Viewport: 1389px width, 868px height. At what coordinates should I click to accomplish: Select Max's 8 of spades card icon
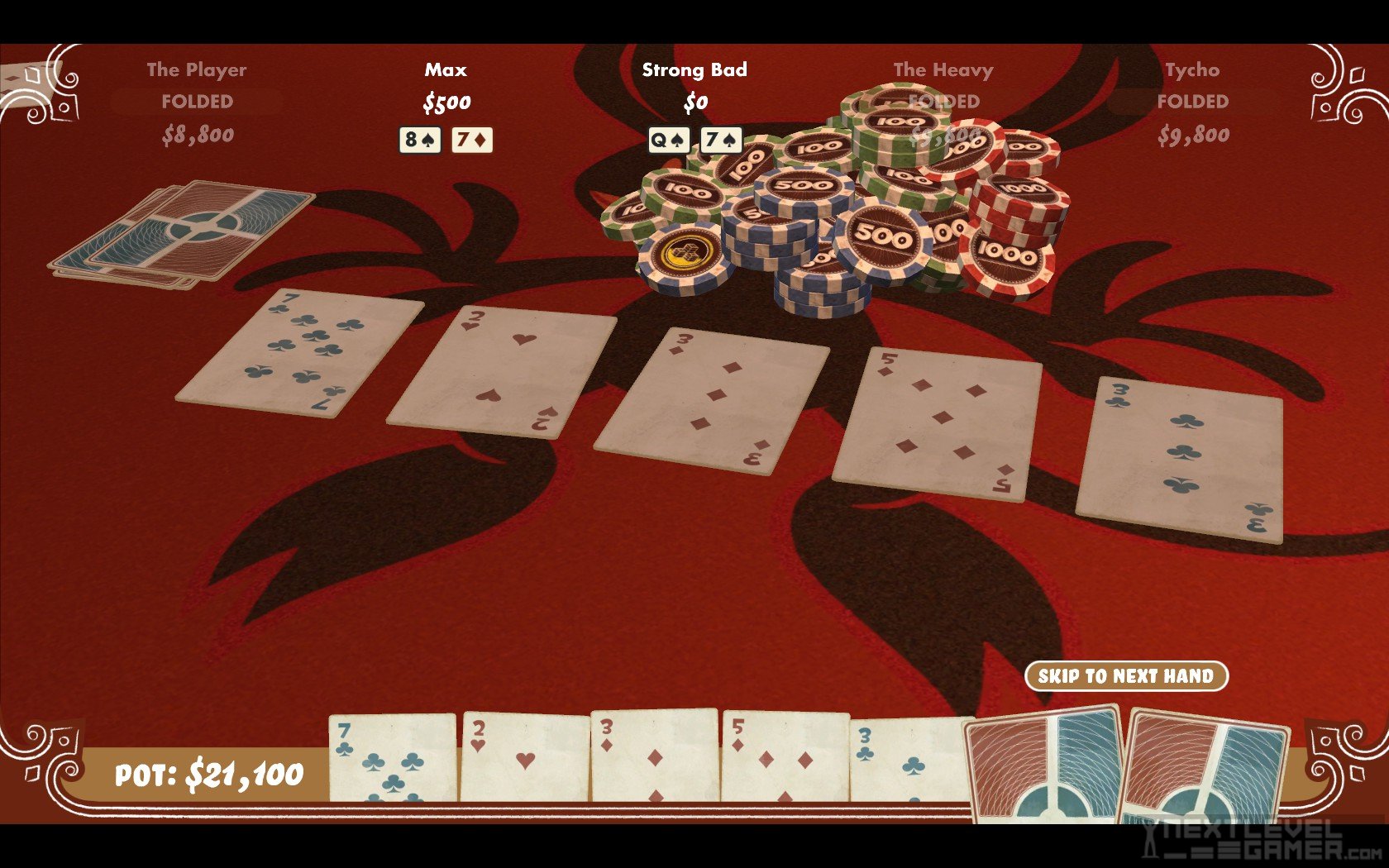[x=421, y=140]
